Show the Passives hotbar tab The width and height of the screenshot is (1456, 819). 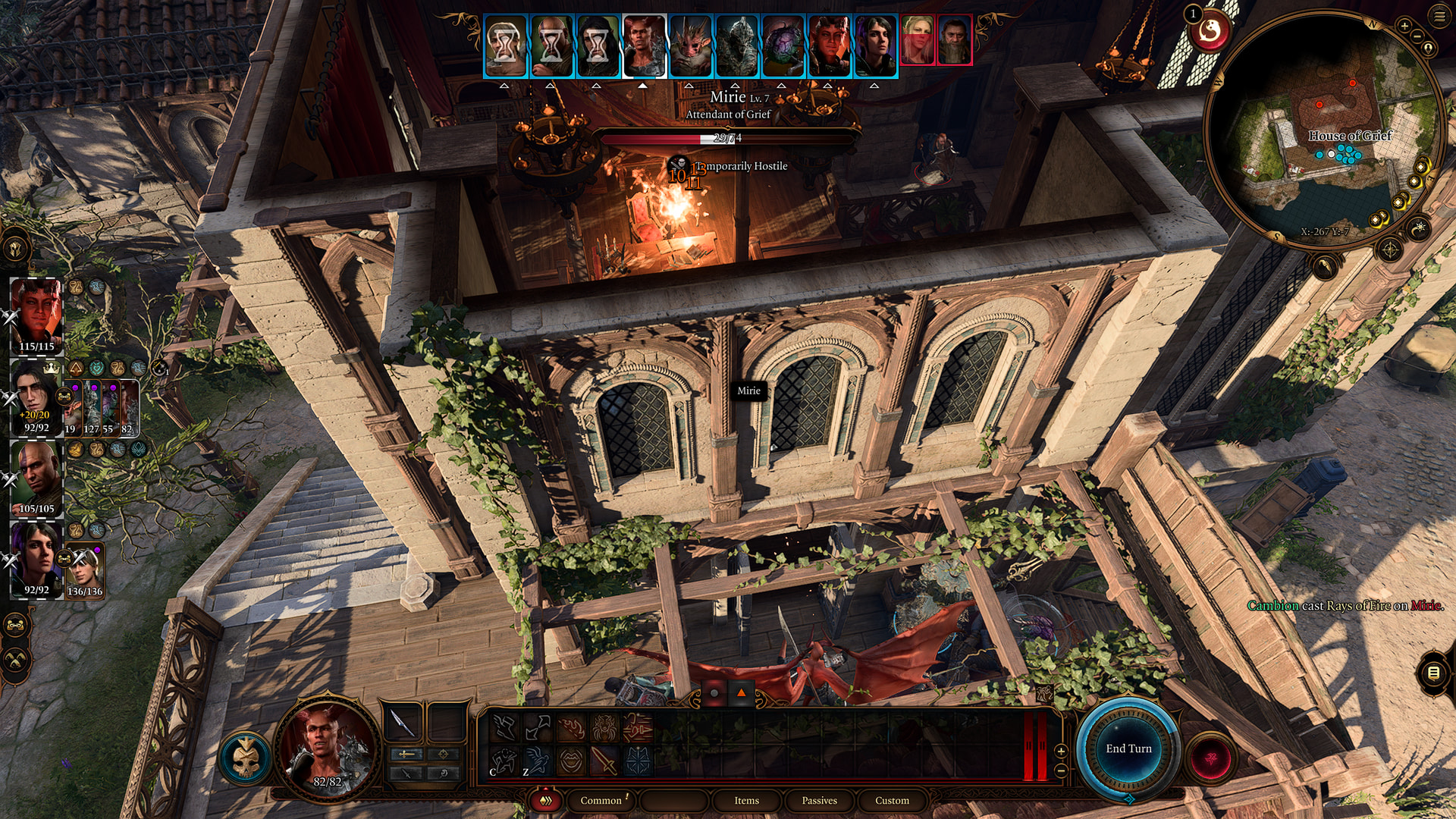coord(819,800)
